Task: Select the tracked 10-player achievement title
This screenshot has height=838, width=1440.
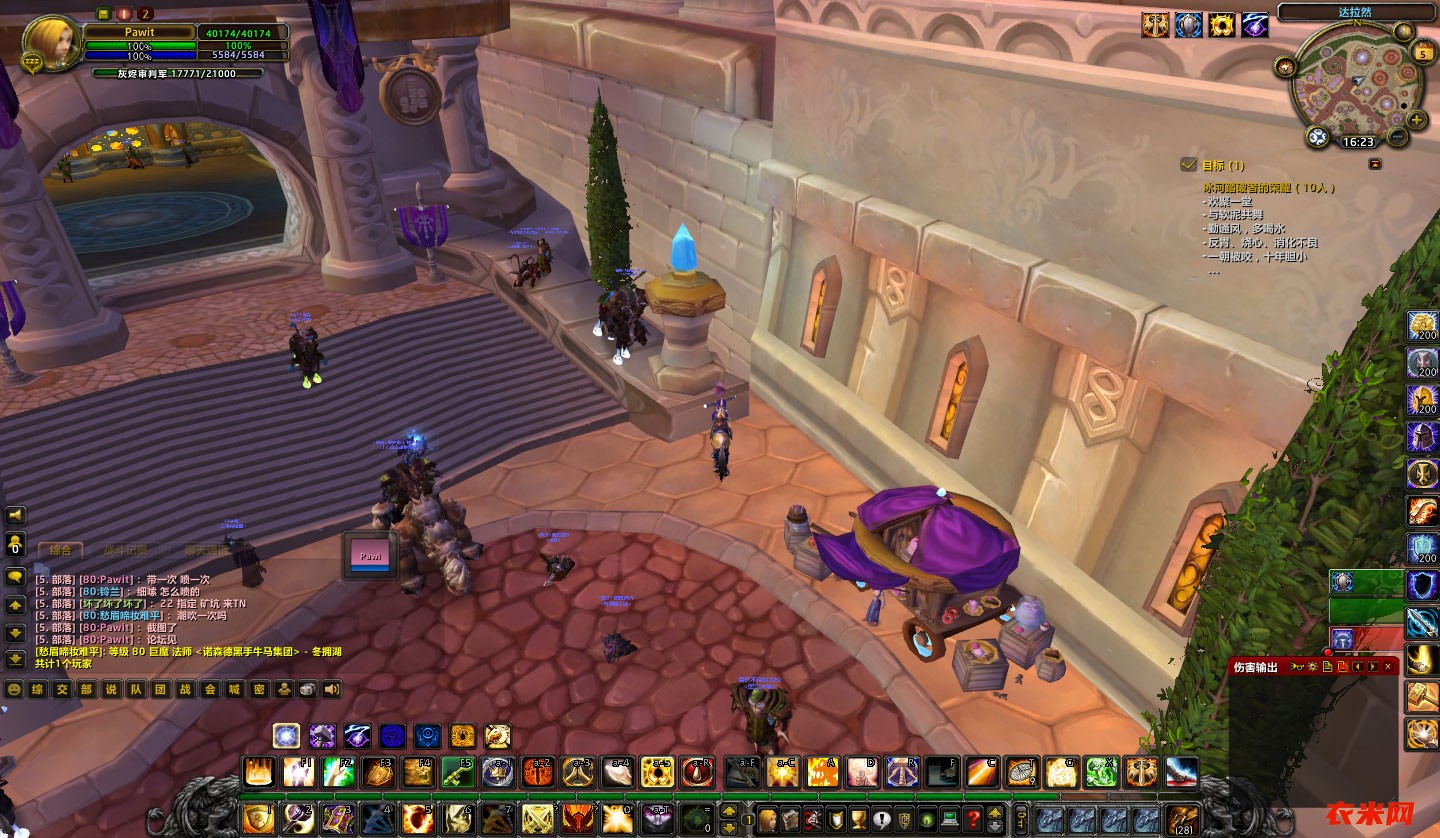Action: coord(1268,188)
